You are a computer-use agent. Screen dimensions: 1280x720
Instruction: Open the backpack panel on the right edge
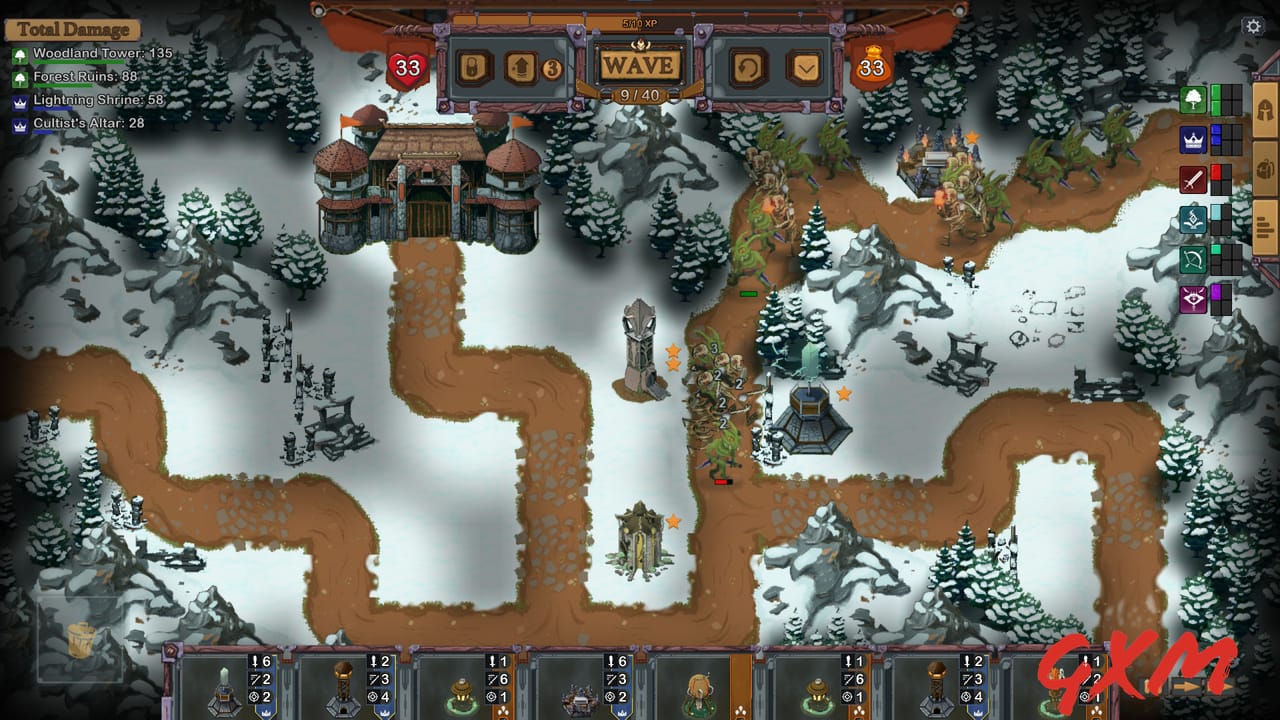click(x=1263, y=167)
